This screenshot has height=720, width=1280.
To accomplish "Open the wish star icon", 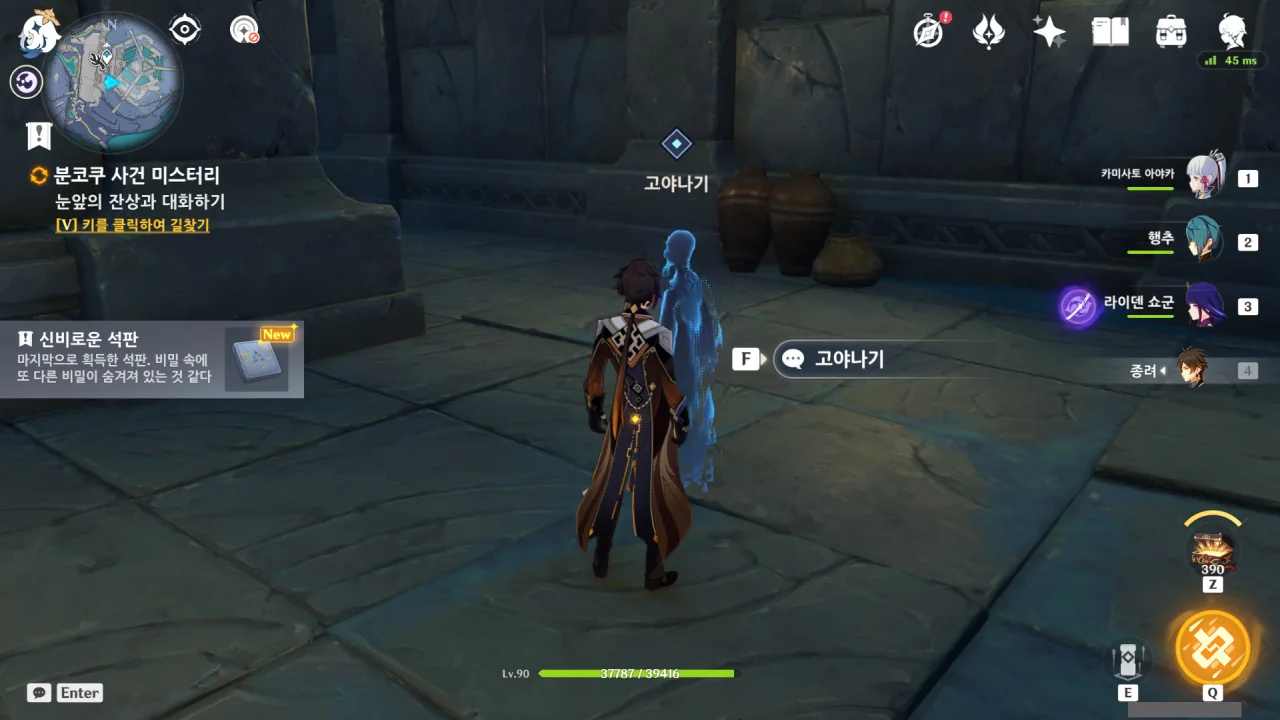I will (x=1049, y=32).
